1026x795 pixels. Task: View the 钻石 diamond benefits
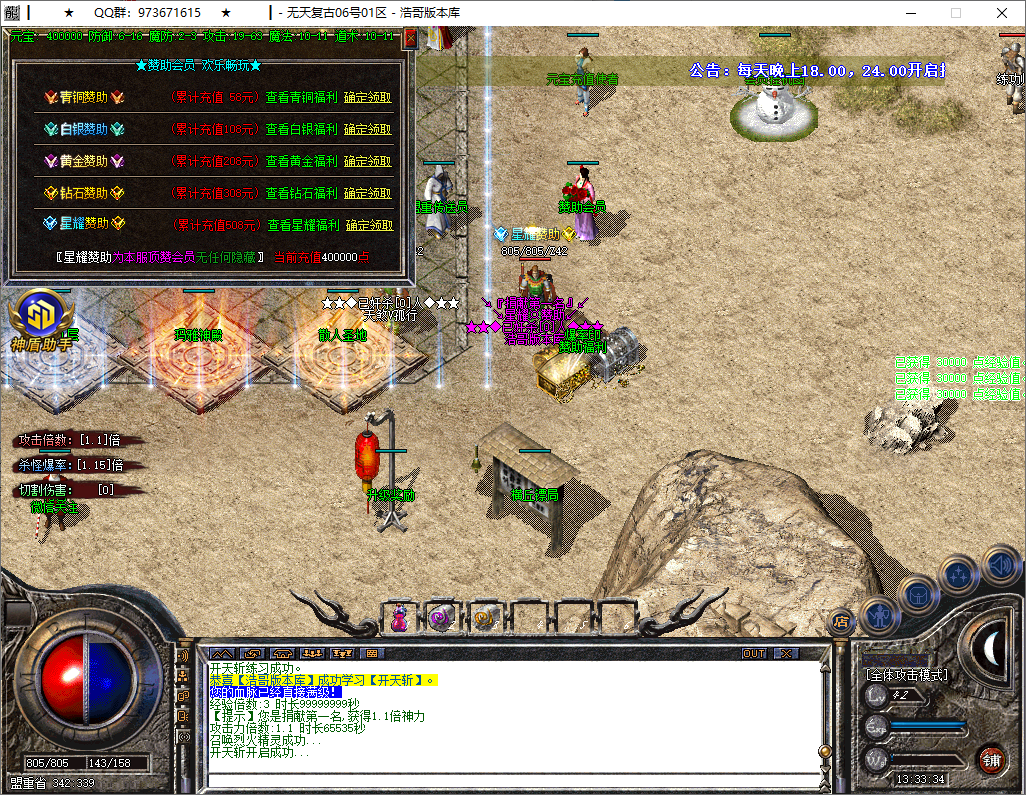coord(302,193)
